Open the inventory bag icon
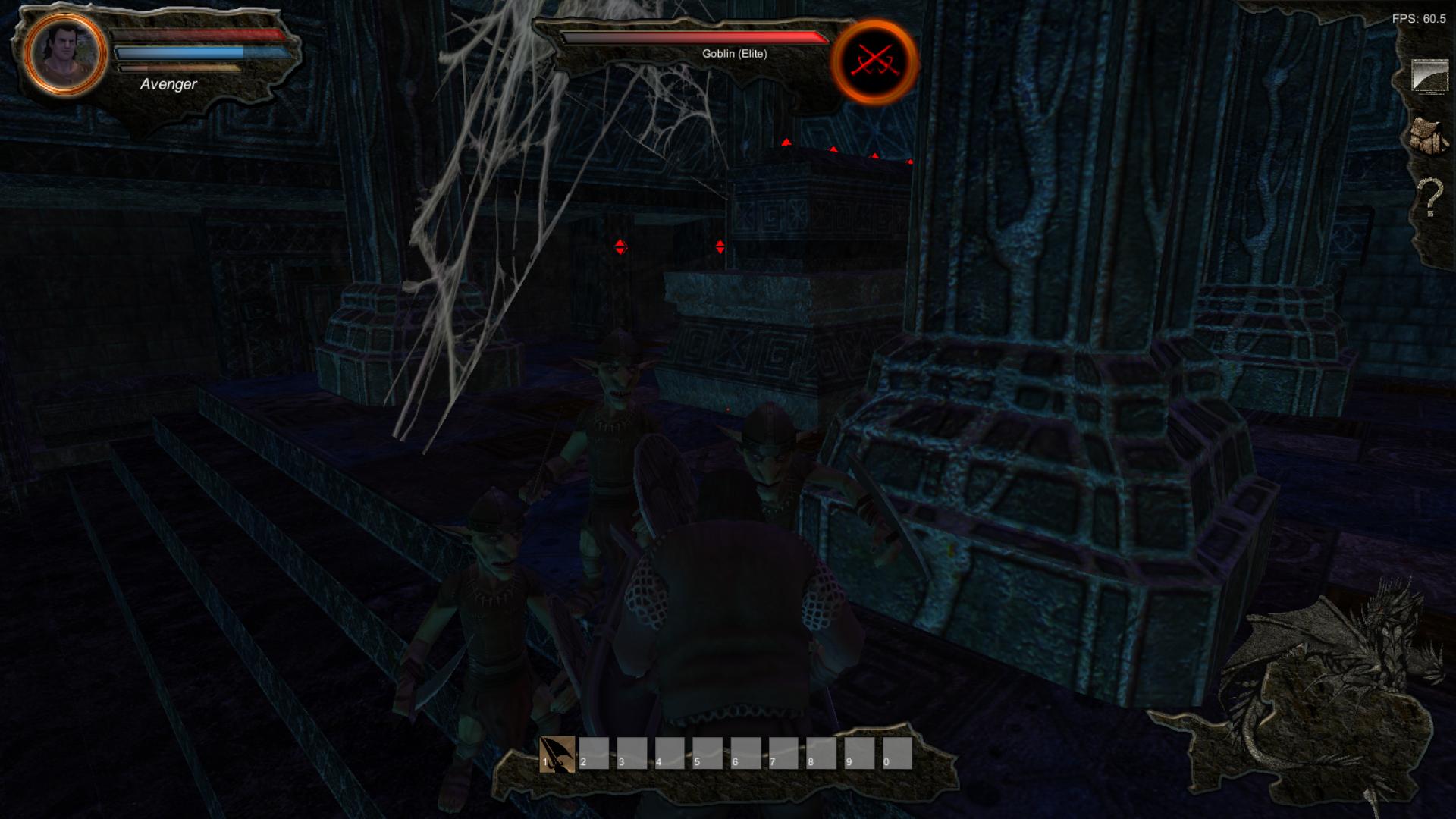1456x819 pixels. (1429, 132)
